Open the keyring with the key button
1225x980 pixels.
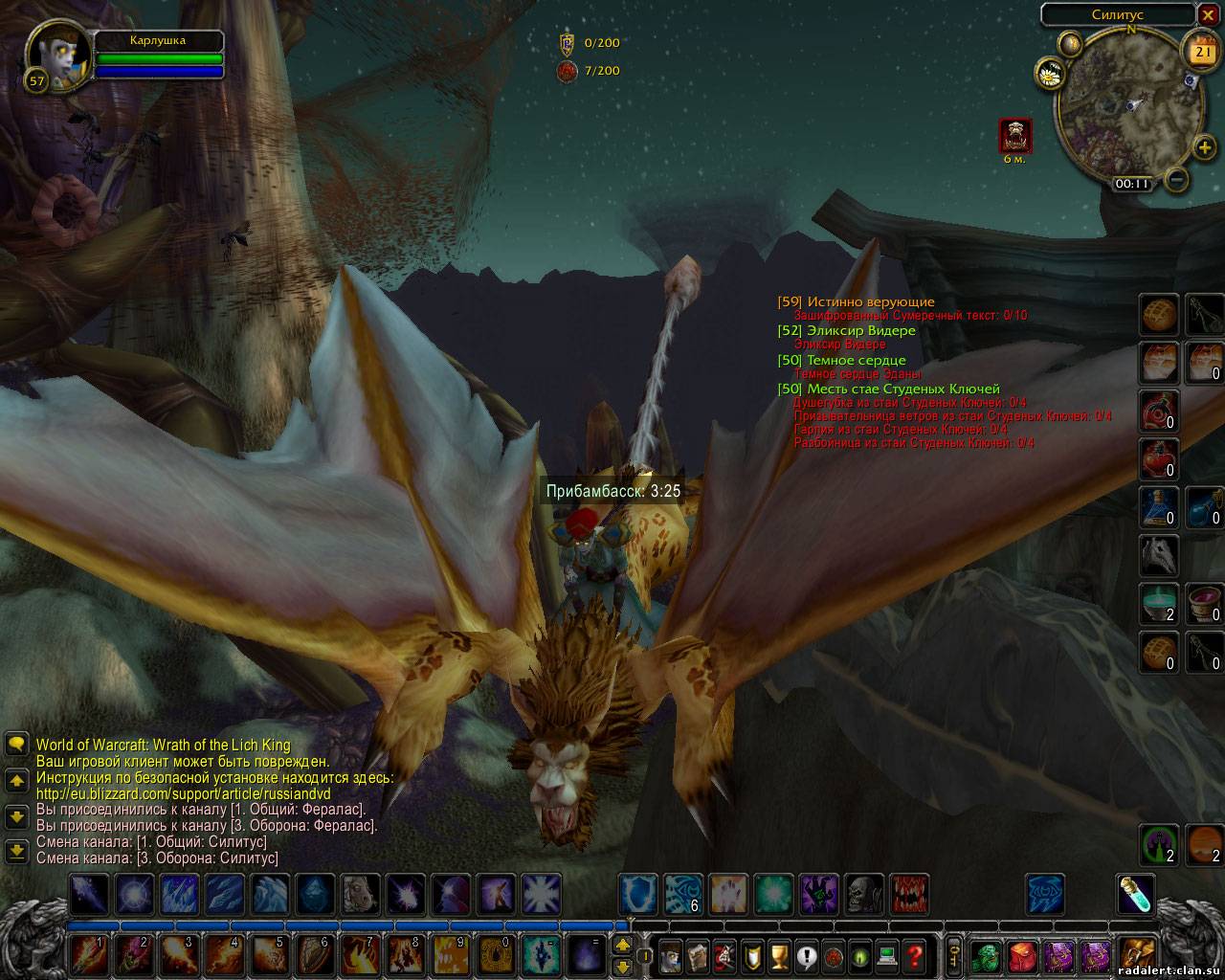pos(954,954)
